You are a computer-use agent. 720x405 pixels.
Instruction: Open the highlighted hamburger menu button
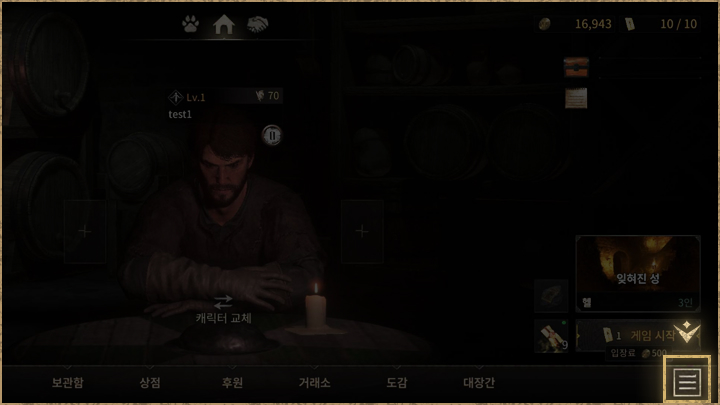click(686, 380)
